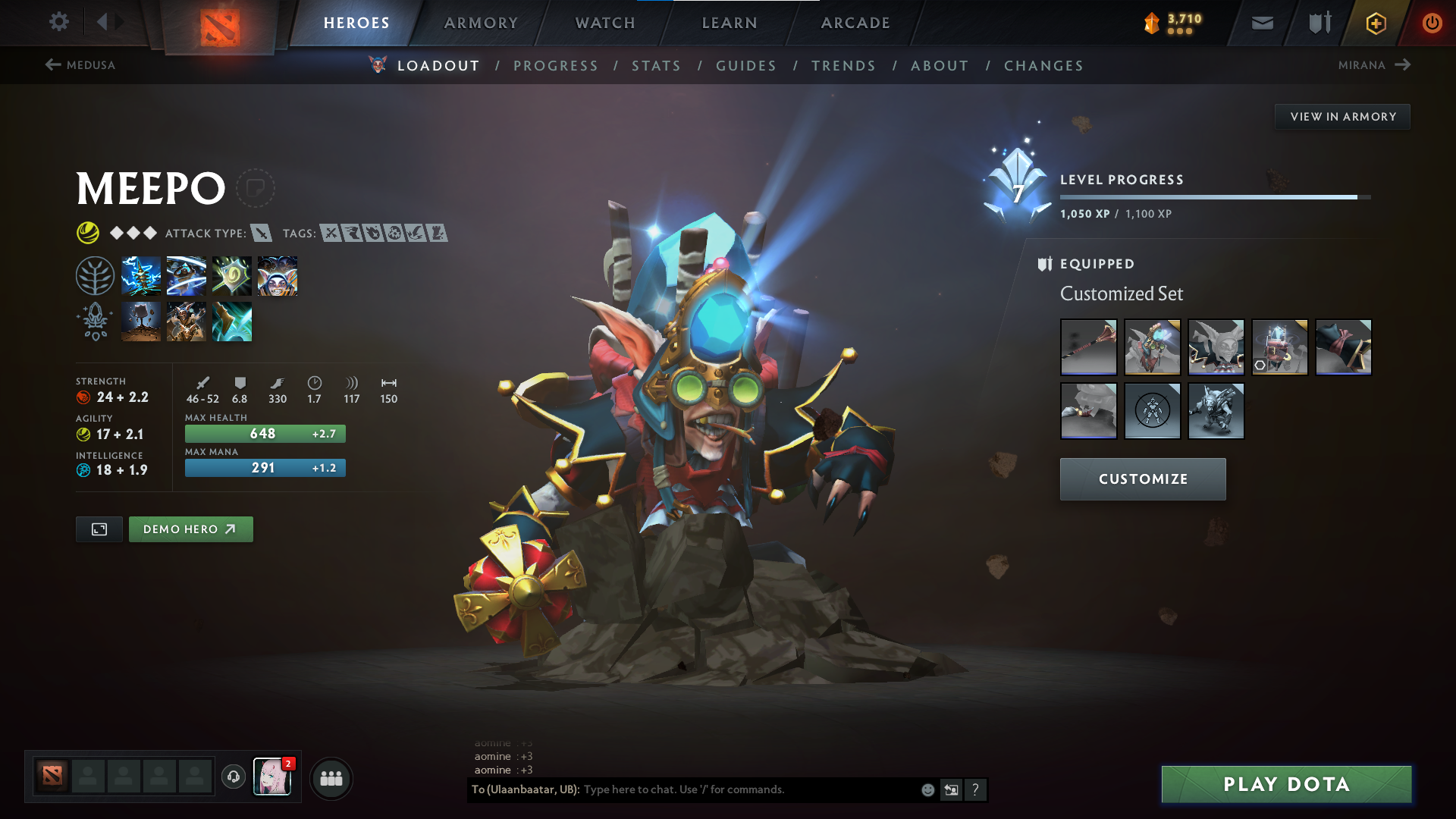Select Meepo's Earthbind ability icon
This screenshot has width=1456, height=819.
click(x=141, y=275)
